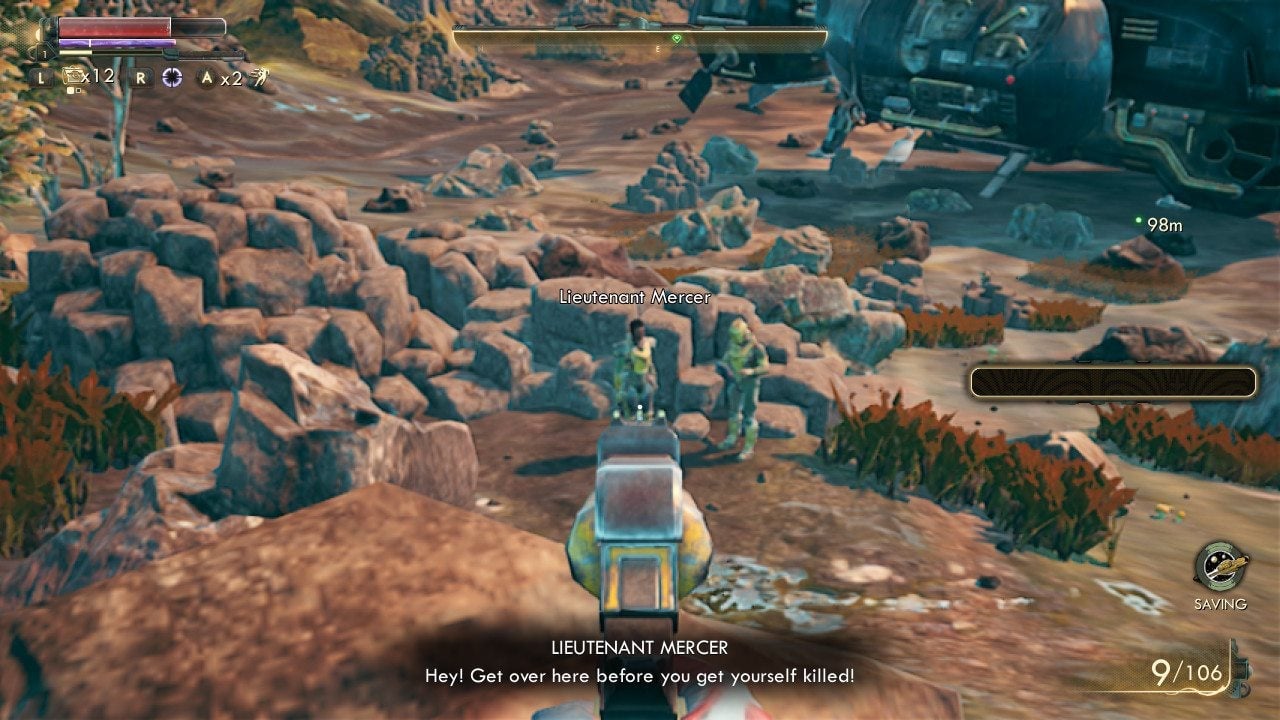Screen dimensions: 1280x720
Task: Select the A button prompt circle
Action: pos(205,77)
